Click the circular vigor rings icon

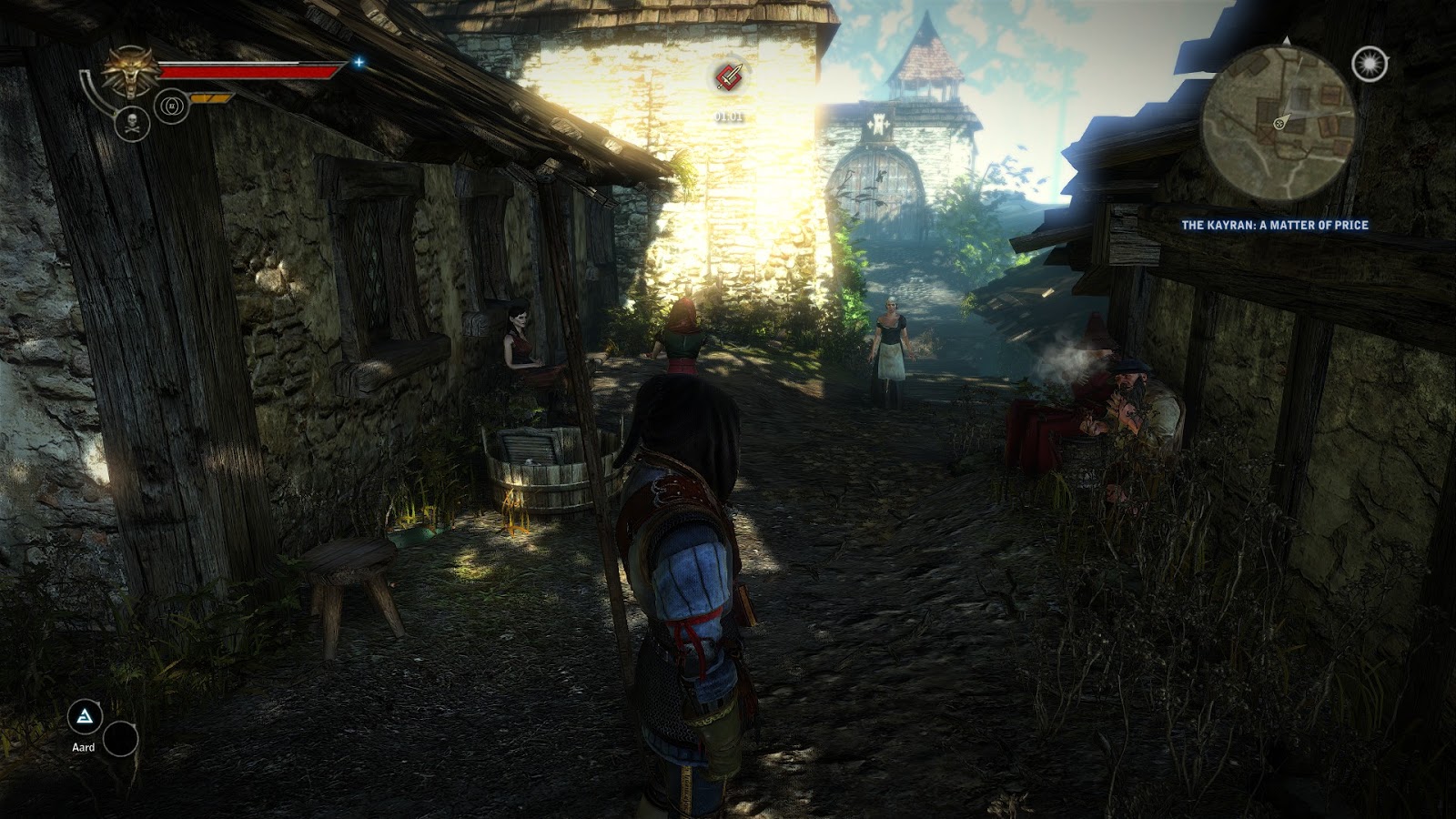[171, 105]
